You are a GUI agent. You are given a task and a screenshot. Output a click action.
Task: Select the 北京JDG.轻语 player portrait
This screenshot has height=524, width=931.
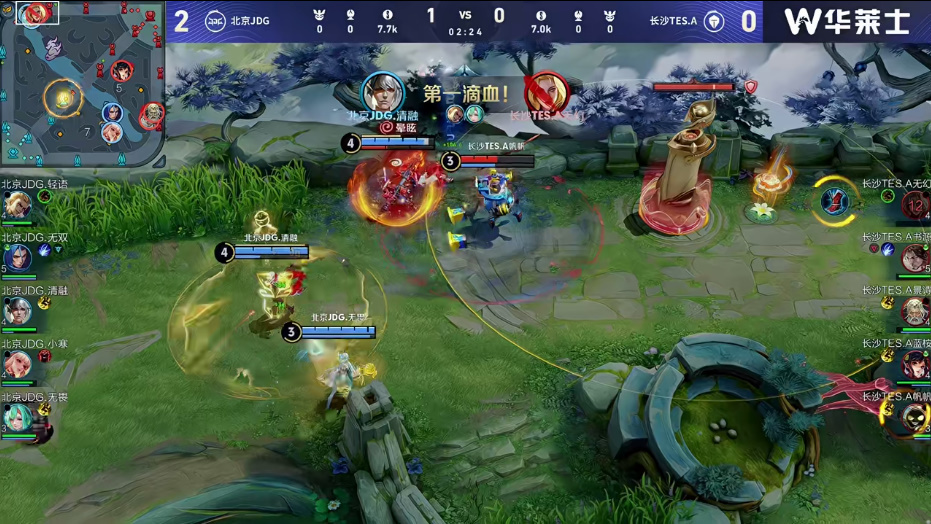pos(17,205)
